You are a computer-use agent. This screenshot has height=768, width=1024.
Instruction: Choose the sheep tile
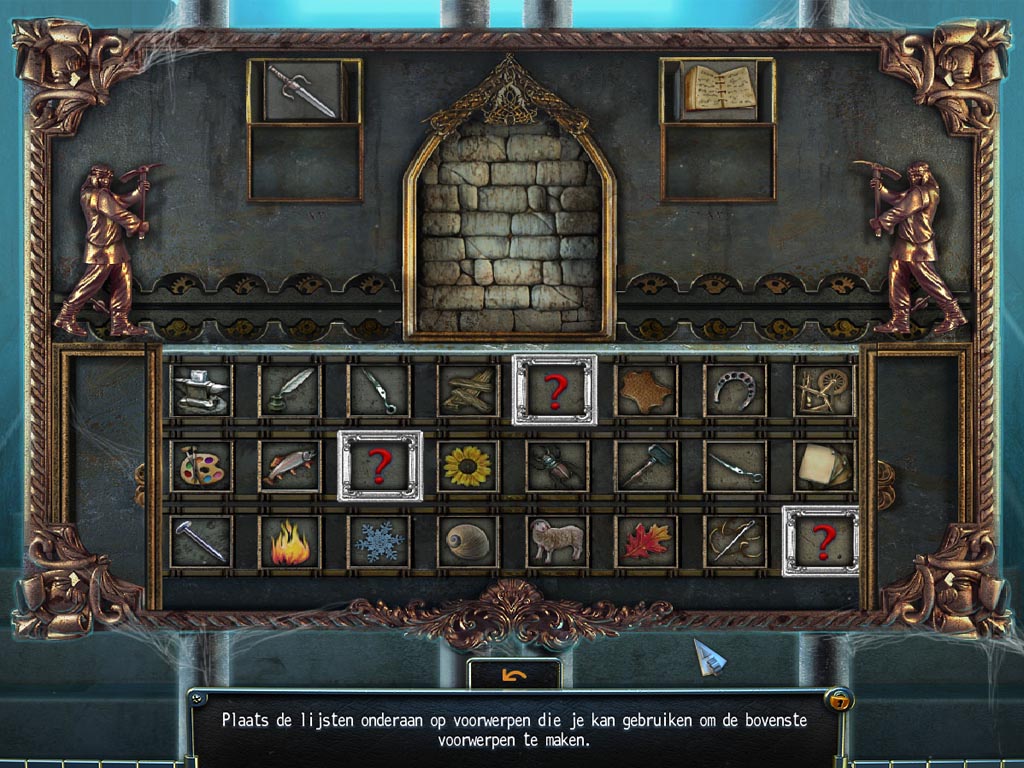coord(556,542)
